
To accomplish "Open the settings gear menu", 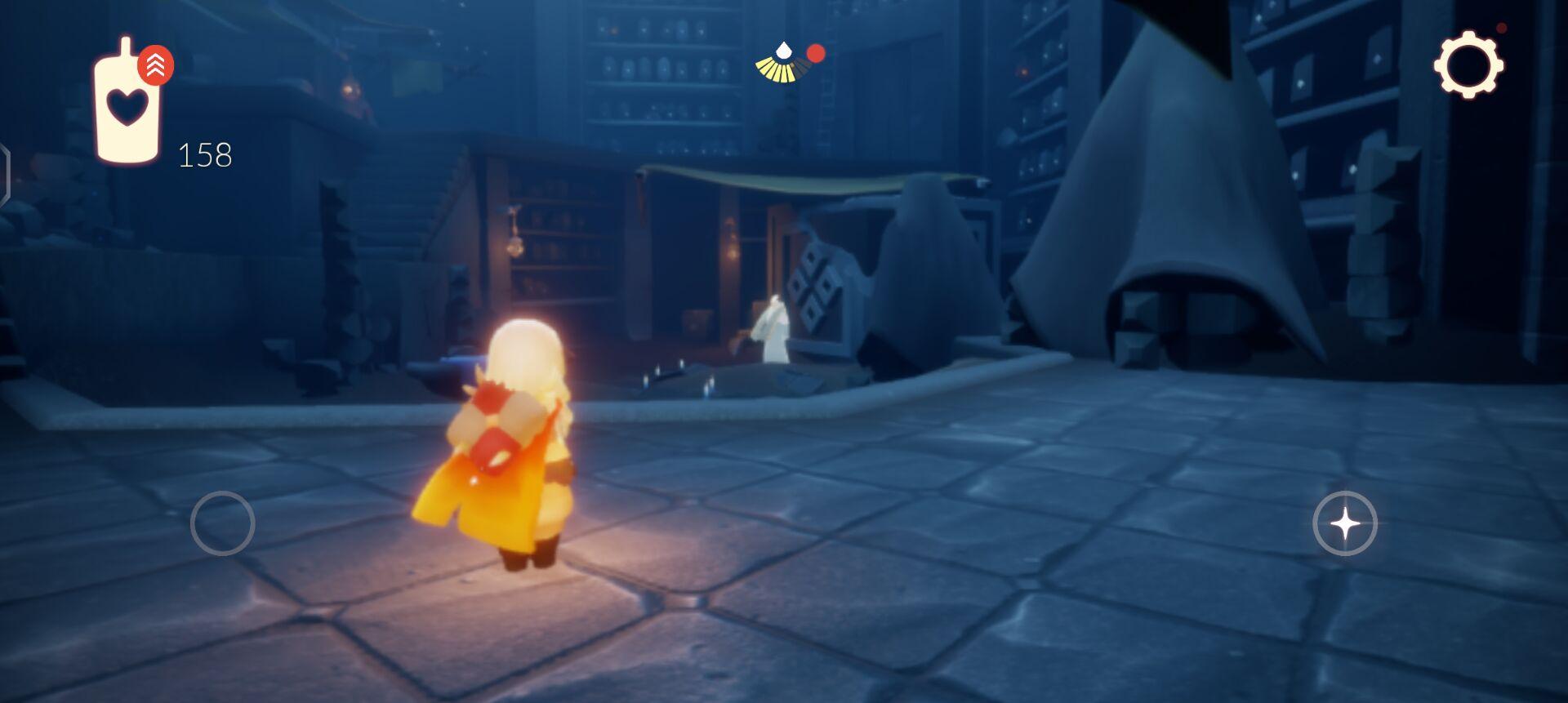I will pyautogui.click(x=1468, y=65).
